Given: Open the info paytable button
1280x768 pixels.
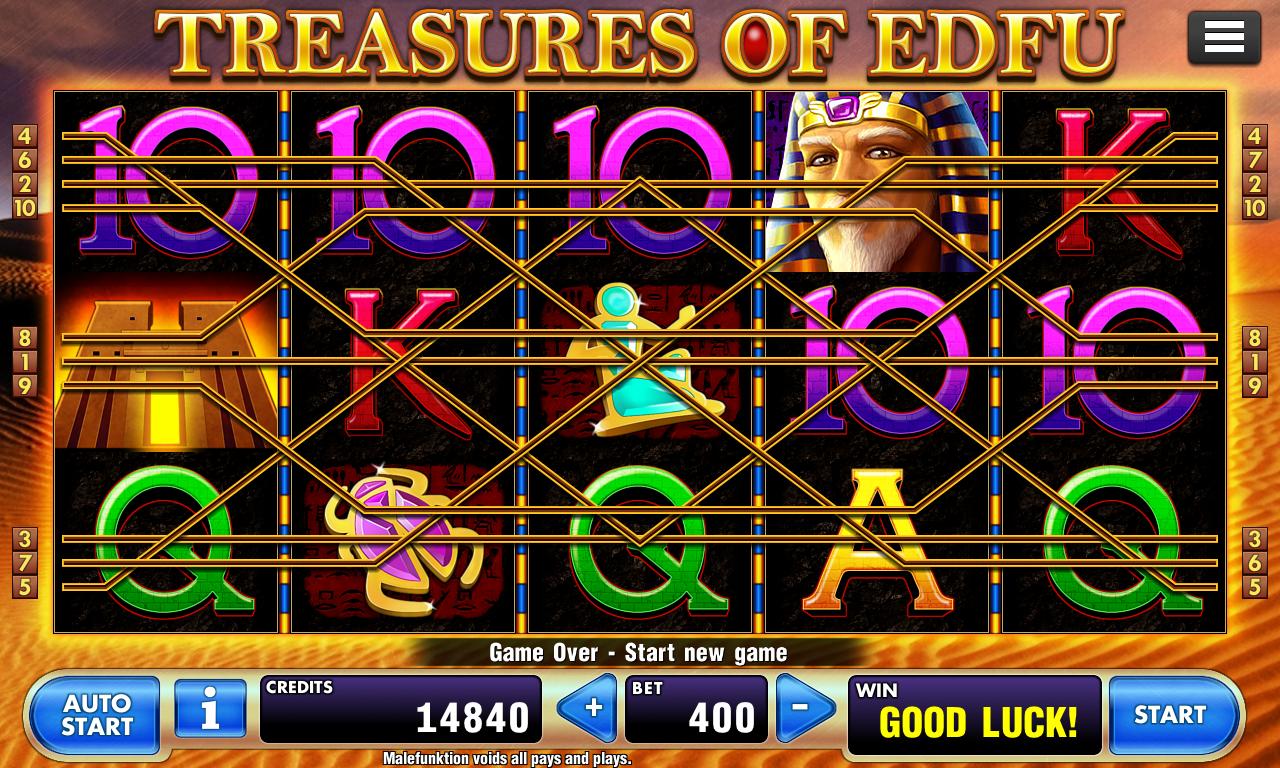Looking at the screenshot, I should click(x=210, y=710).
